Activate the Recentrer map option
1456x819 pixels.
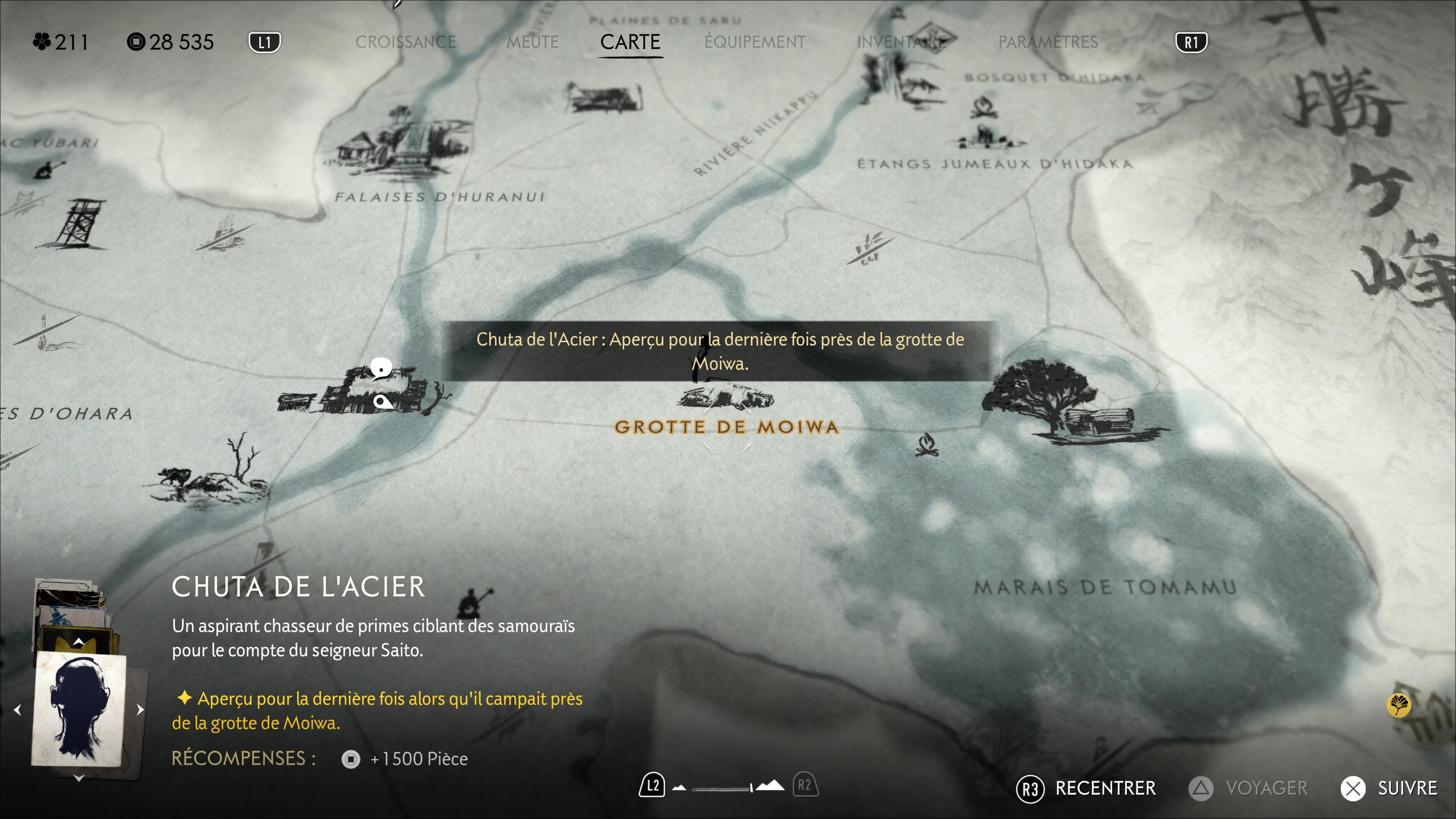(1086, 789)
